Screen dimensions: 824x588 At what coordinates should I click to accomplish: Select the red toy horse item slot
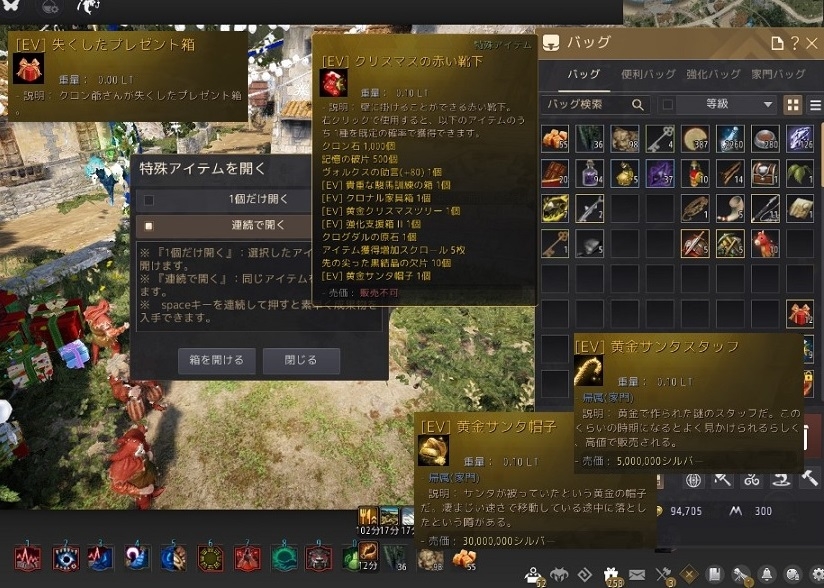point(764,243)
